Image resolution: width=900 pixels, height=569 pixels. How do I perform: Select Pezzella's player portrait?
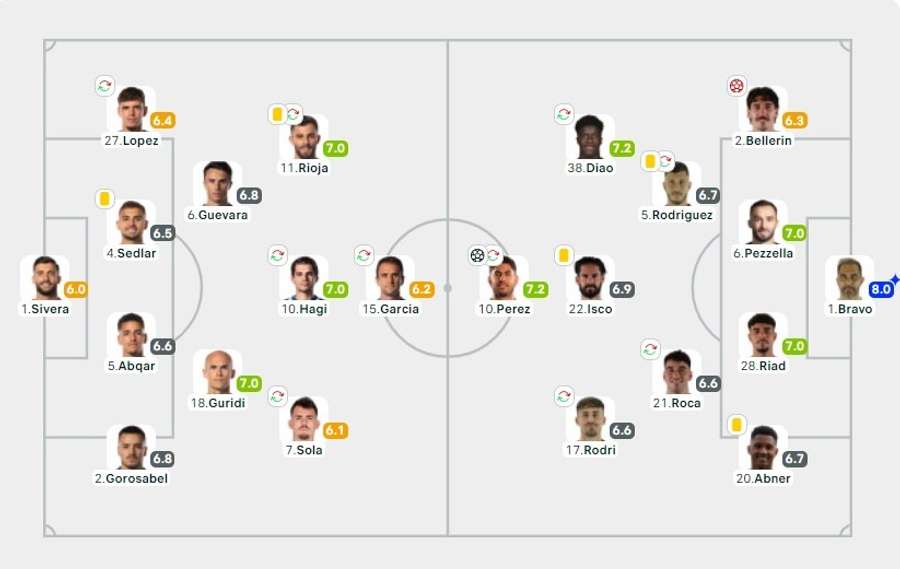coord(762,223)
